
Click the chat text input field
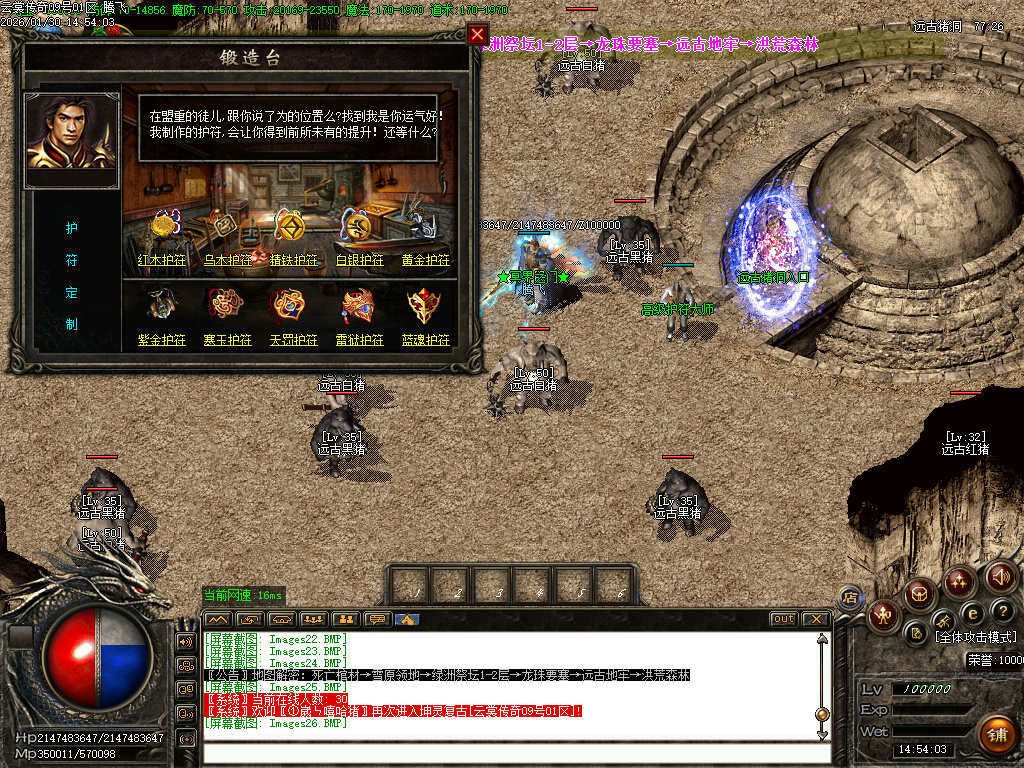(510, 753)
